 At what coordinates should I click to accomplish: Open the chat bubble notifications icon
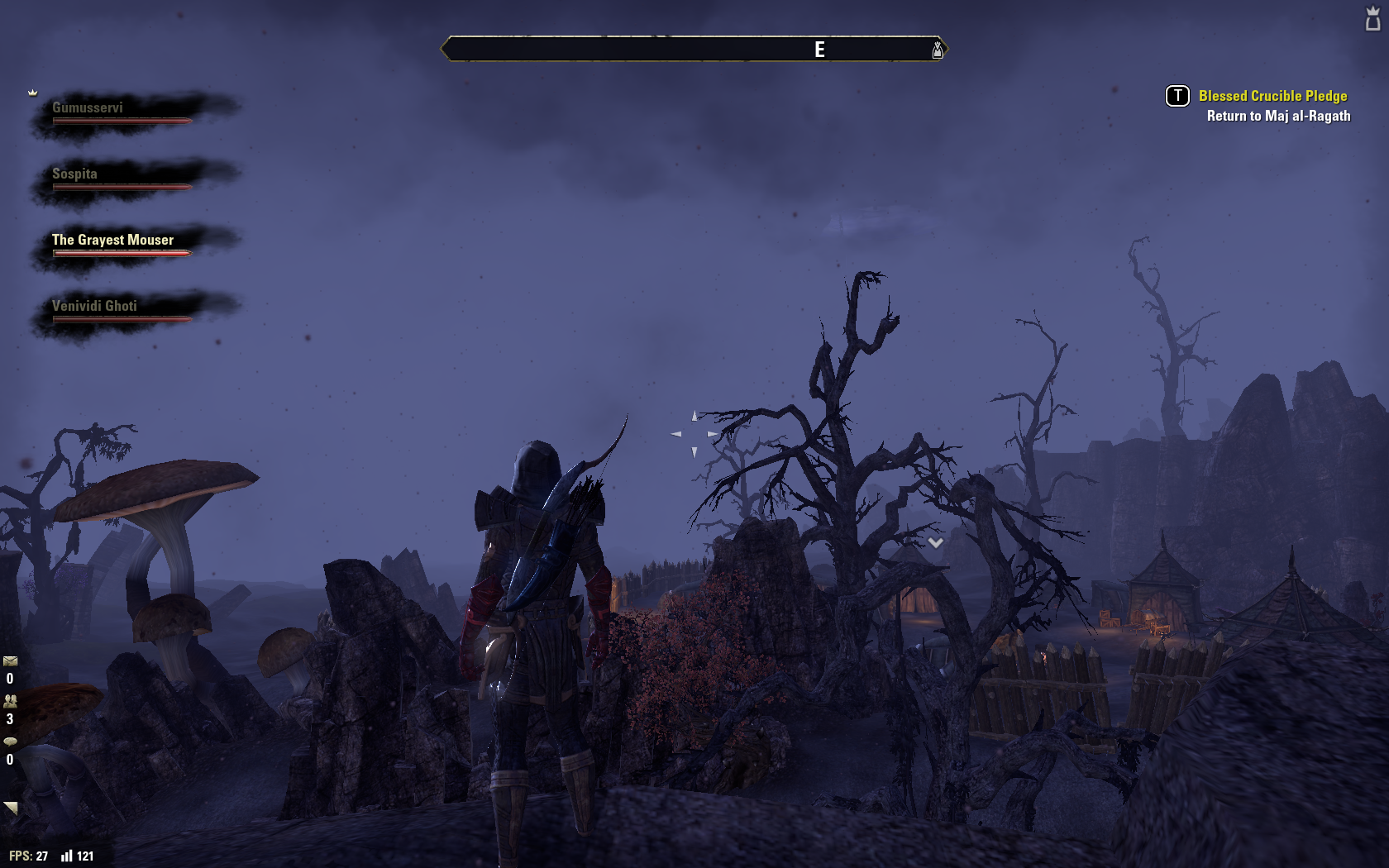[10, 742]
